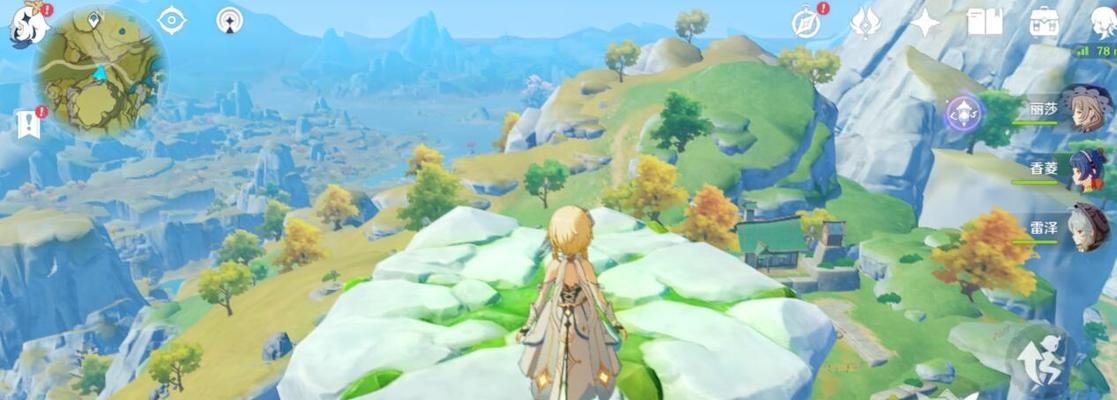Open the backpack inventory
This screenshot has height=400, width=1117.
point(1044,22)
